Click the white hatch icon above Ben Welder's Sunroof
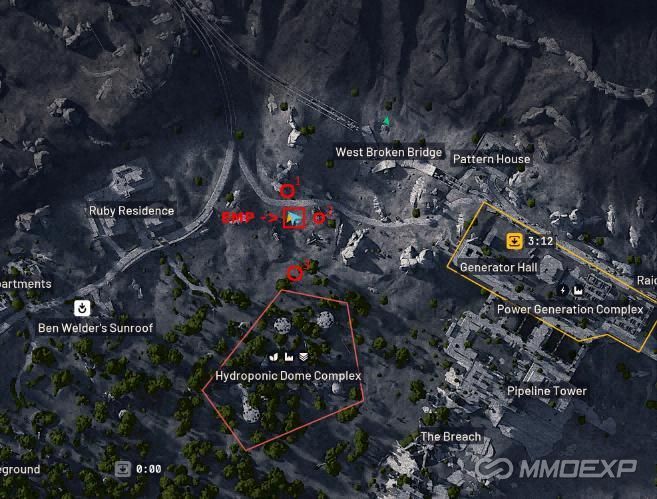657x499 pixels. click(81, 307)
